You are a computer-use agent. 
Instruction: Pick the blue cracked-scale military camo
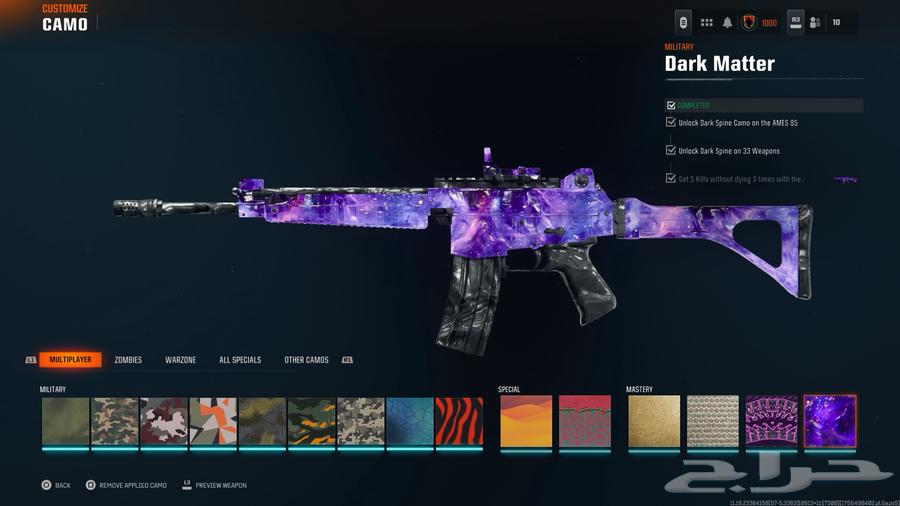tap(410, 421)
